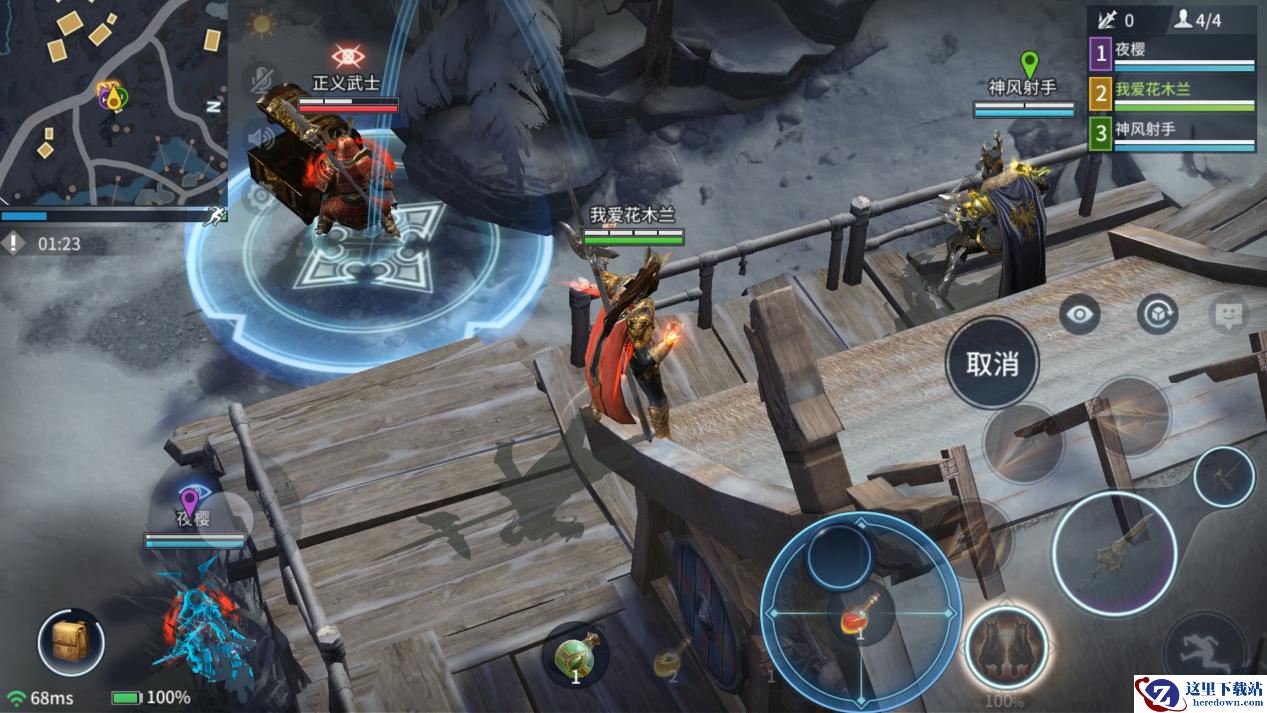Toggle the speaker sound icon
The height and width of the screenshot is (713, 1267).
click(x=262, y=138)
